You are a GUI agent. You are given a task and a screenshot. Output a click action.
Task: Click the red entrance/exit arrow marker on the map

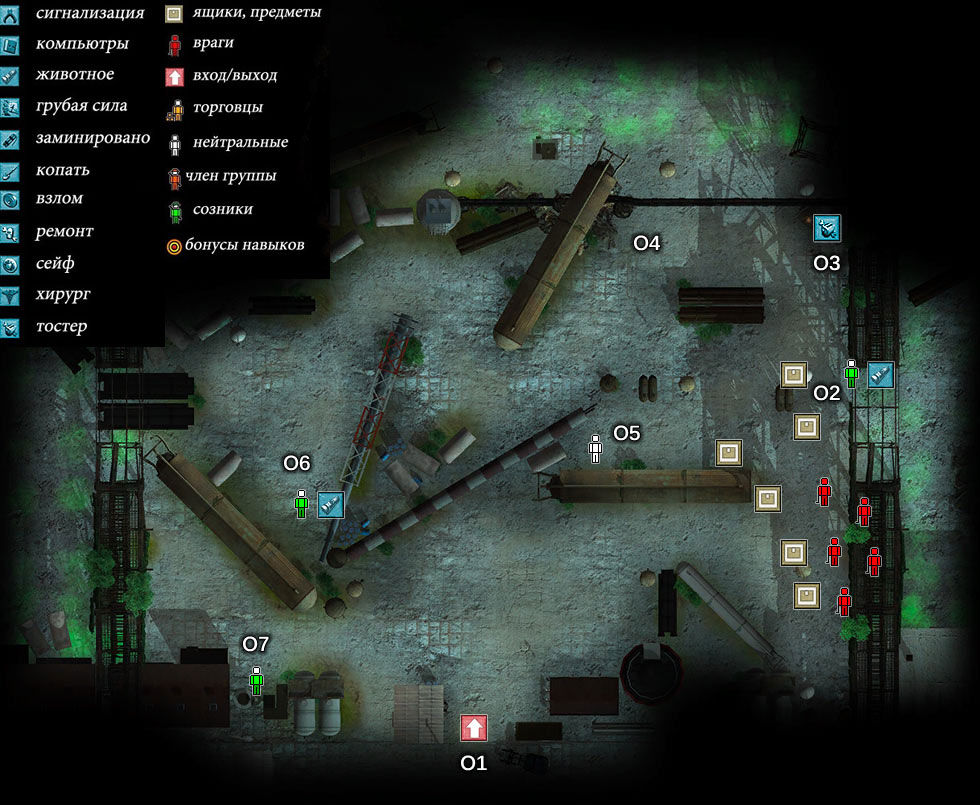[x=474, y=728]
